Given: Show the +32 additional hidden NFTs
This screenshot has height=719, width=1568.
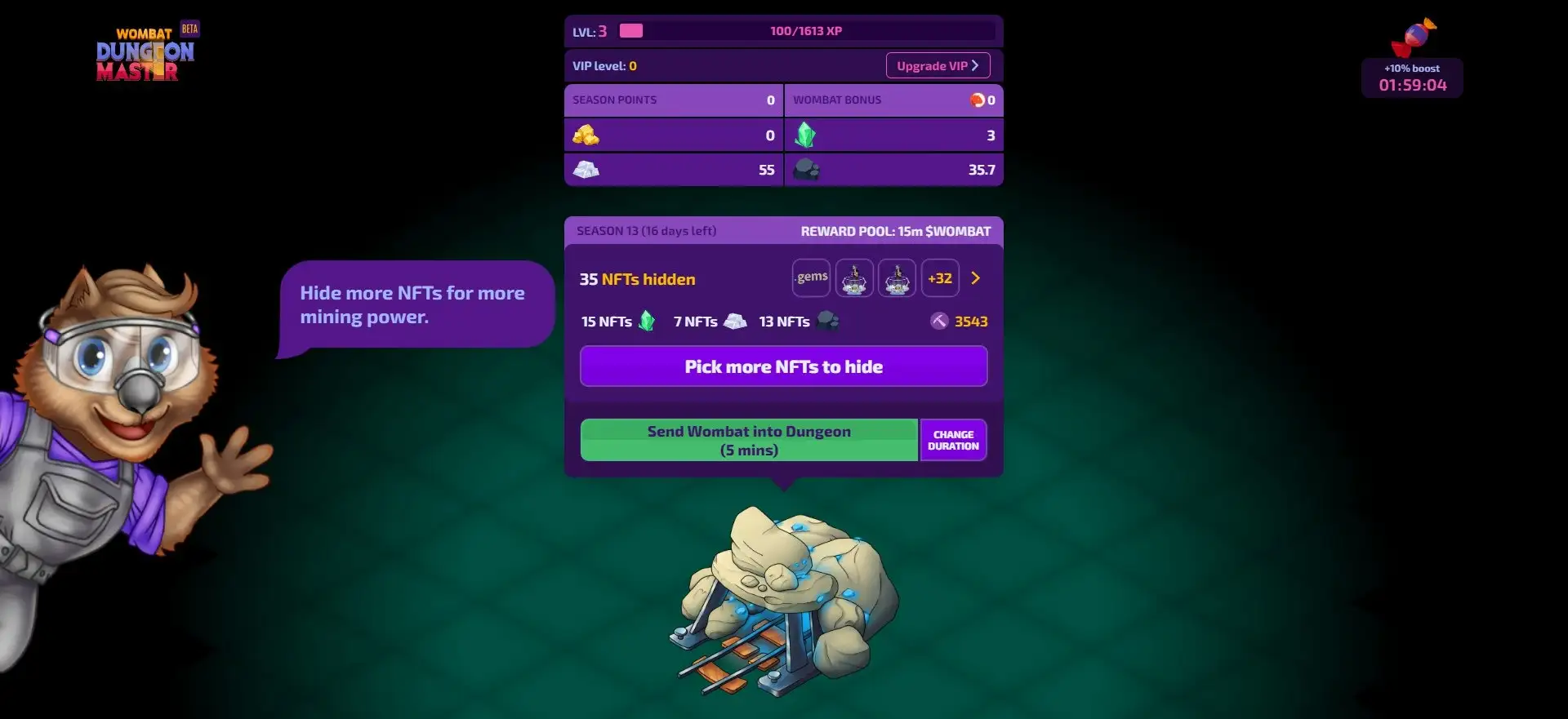Looking at the screenshot, I should pos(940,278).
